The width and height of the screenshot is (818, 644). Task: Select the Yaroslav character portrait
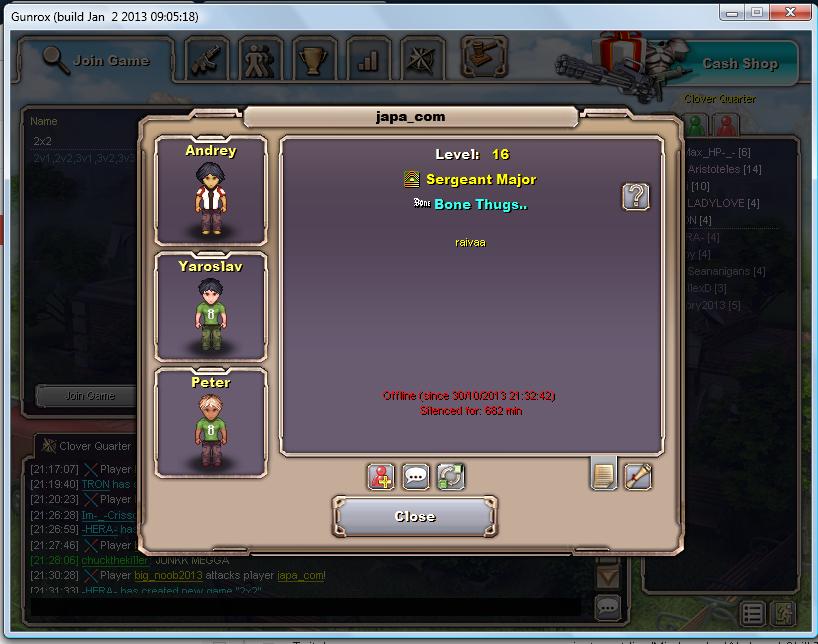211,306
